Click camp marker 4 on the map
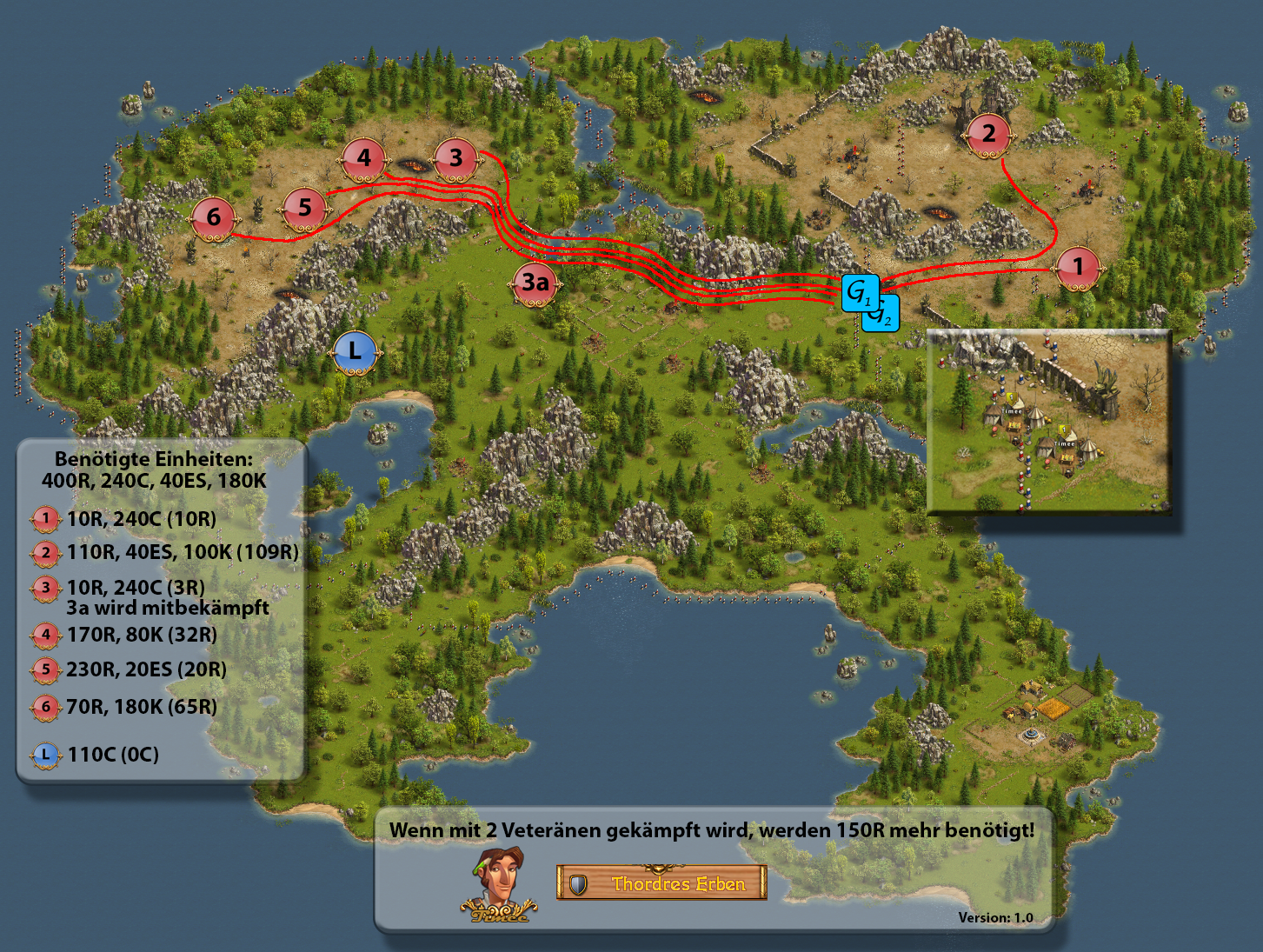This screenshot has height=952, width=1263. (x=363, y=159)
